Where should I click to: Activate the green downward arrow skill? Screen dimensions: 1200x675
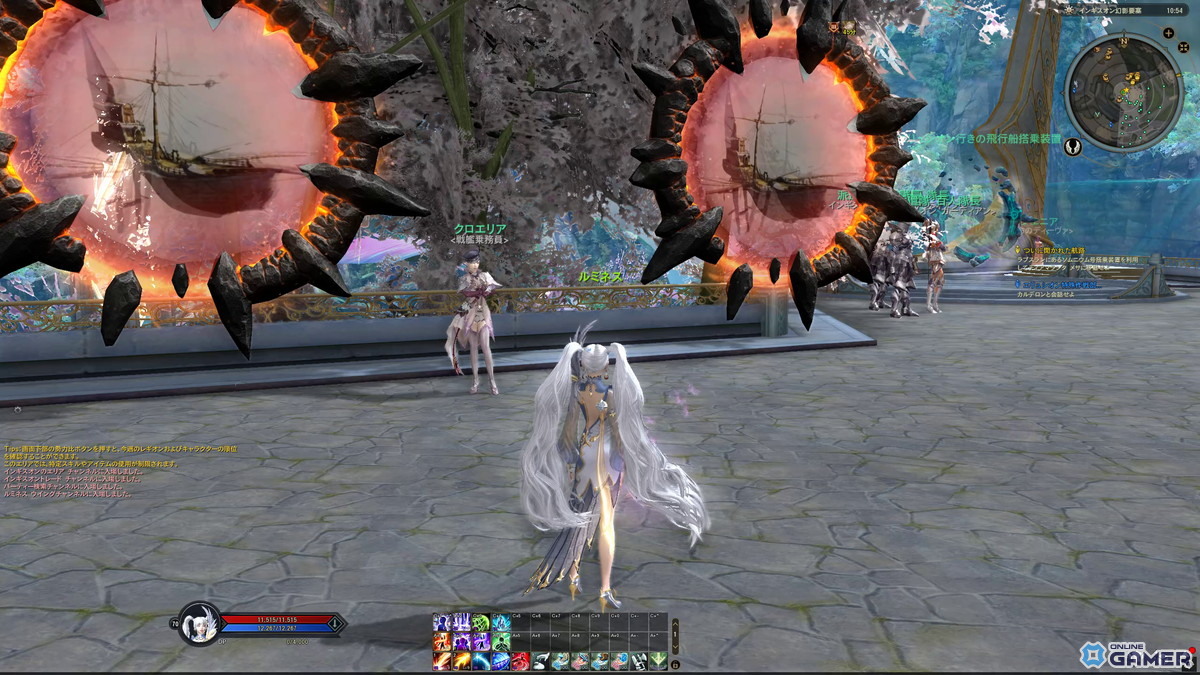pyautogui.click(x=657, y=661)
